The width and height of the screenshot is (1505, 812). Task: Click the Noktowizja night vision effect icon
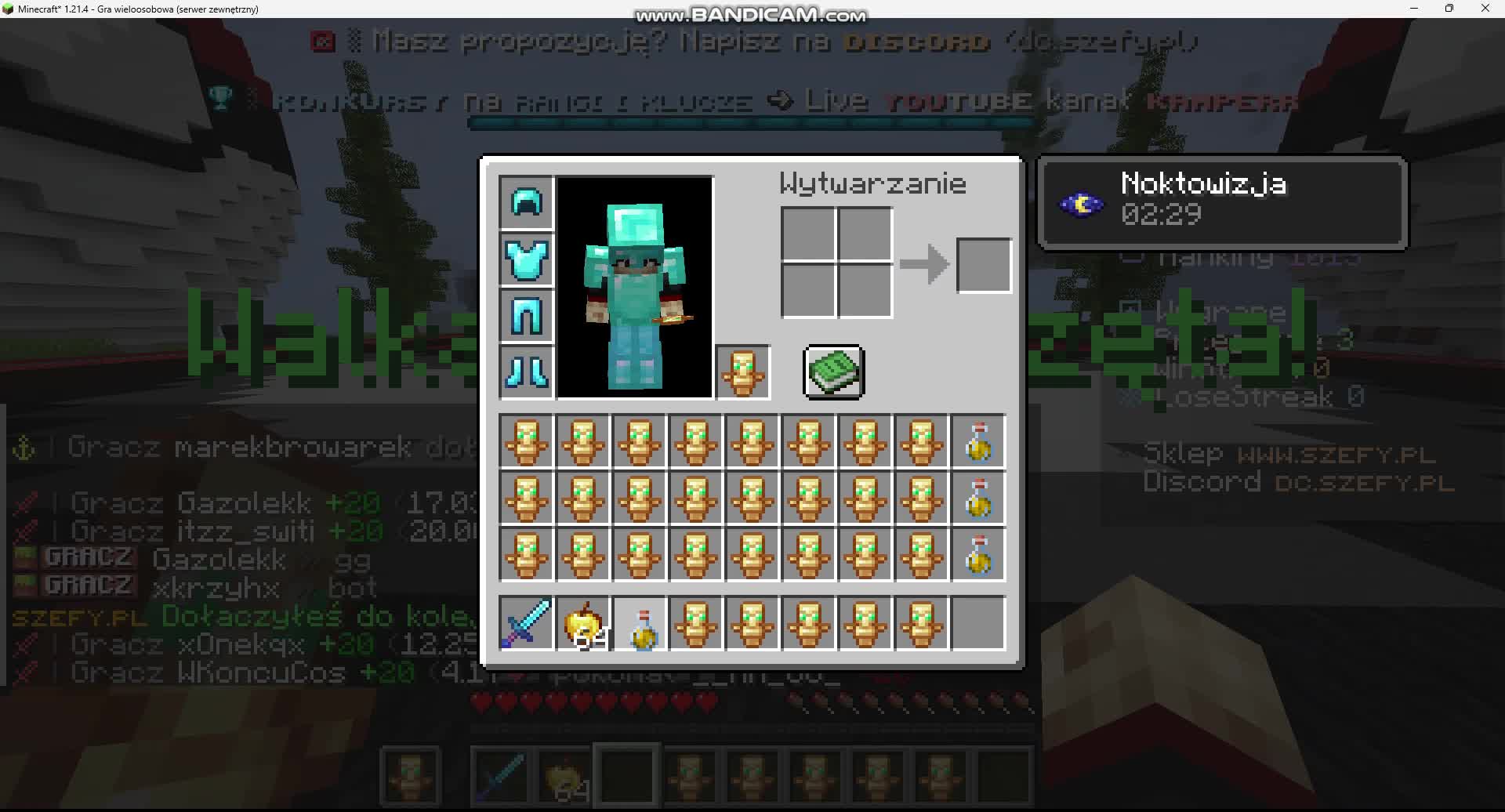[1082, 201]
